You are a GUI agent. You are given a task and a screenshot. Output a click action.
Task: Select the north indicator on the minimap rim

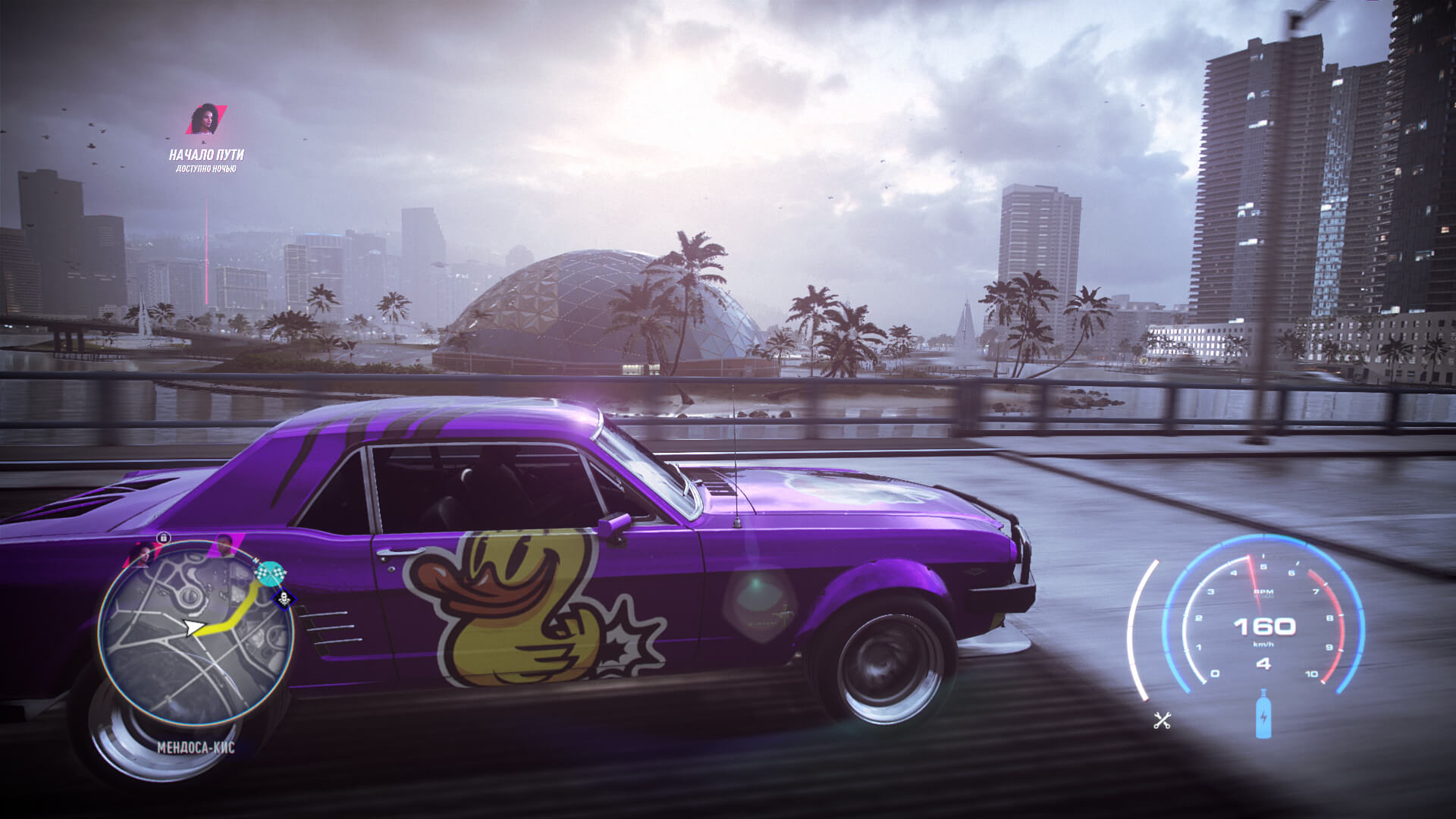click(256, 561)
